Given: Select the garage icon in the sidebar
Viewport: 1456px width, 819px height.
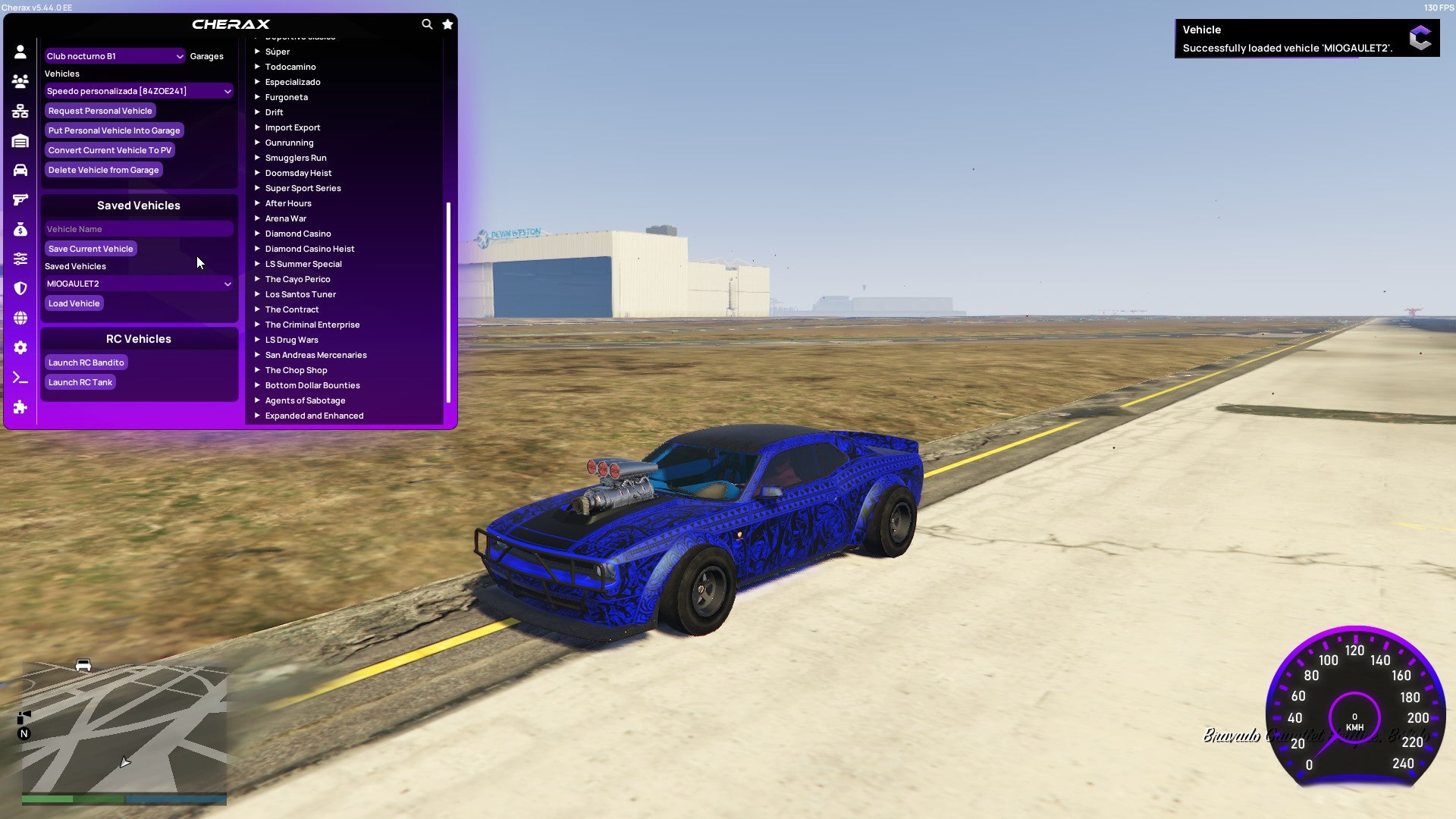Looking at the screenshot, I should click(x=20, y=140).
